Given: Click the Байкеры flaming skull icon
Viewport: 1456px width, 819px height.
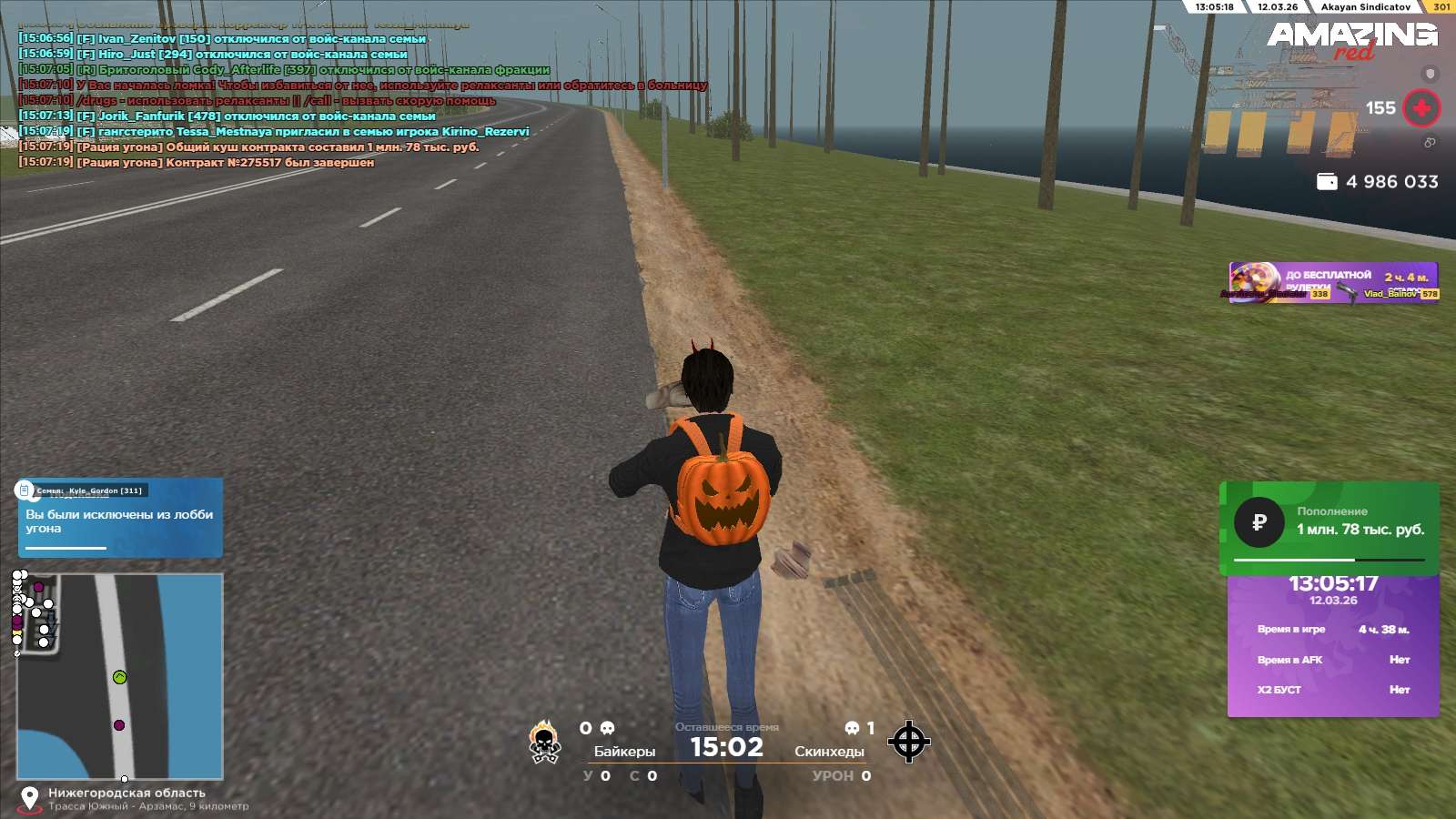Looking at the screenshot, I should [544, 743].
